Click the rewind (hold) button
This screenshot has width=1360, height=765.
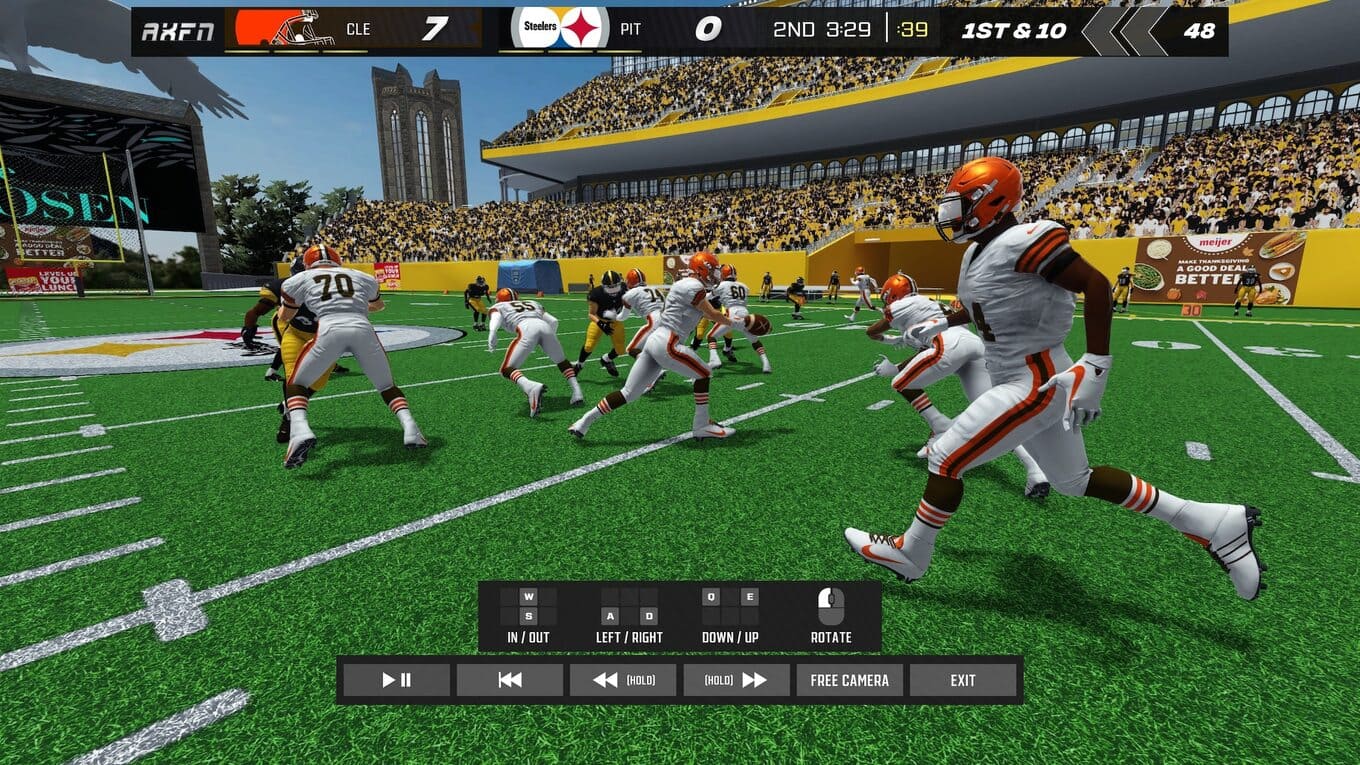[623, 680]
